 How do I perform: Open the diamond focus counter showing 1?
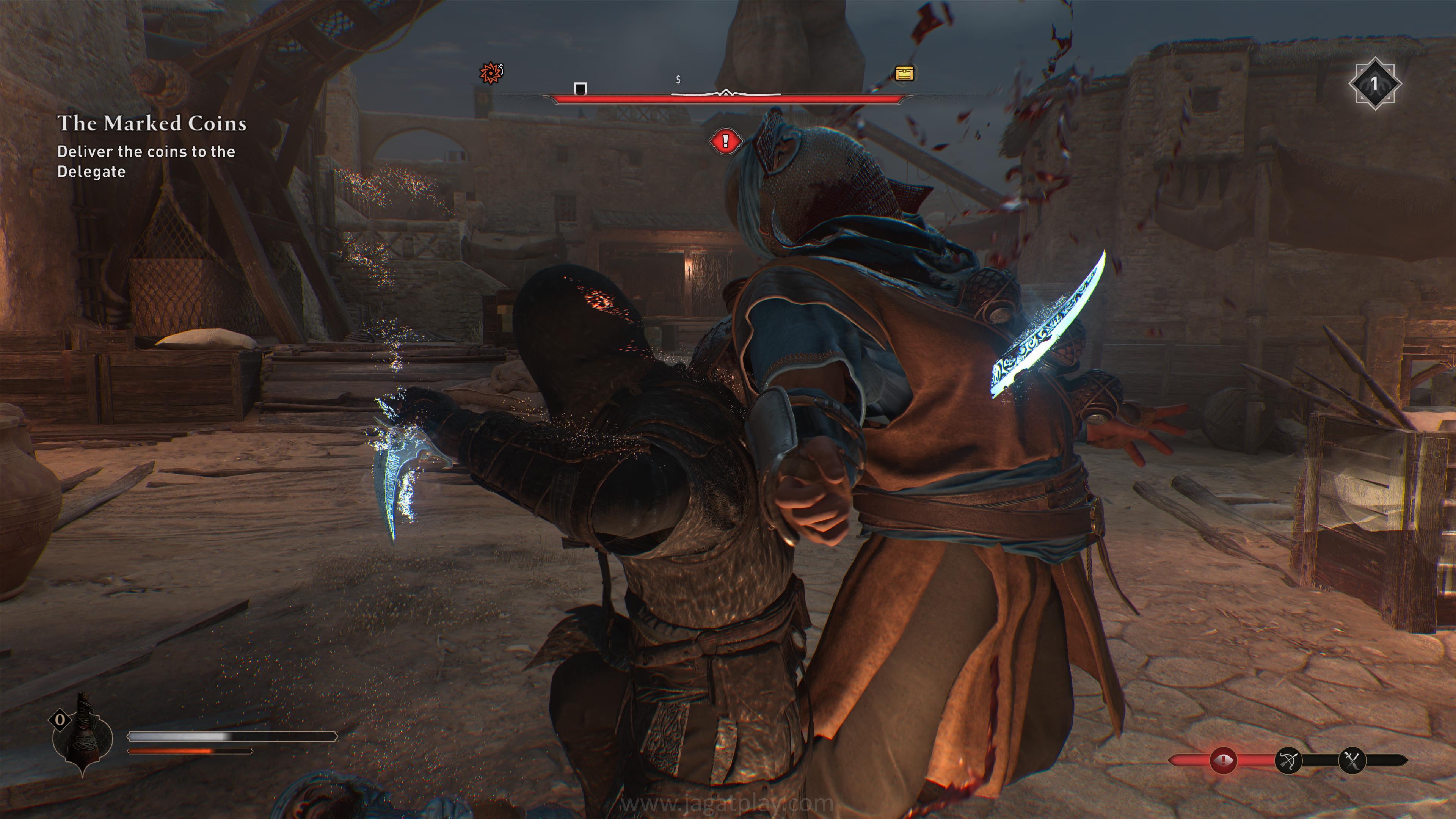1374,84
